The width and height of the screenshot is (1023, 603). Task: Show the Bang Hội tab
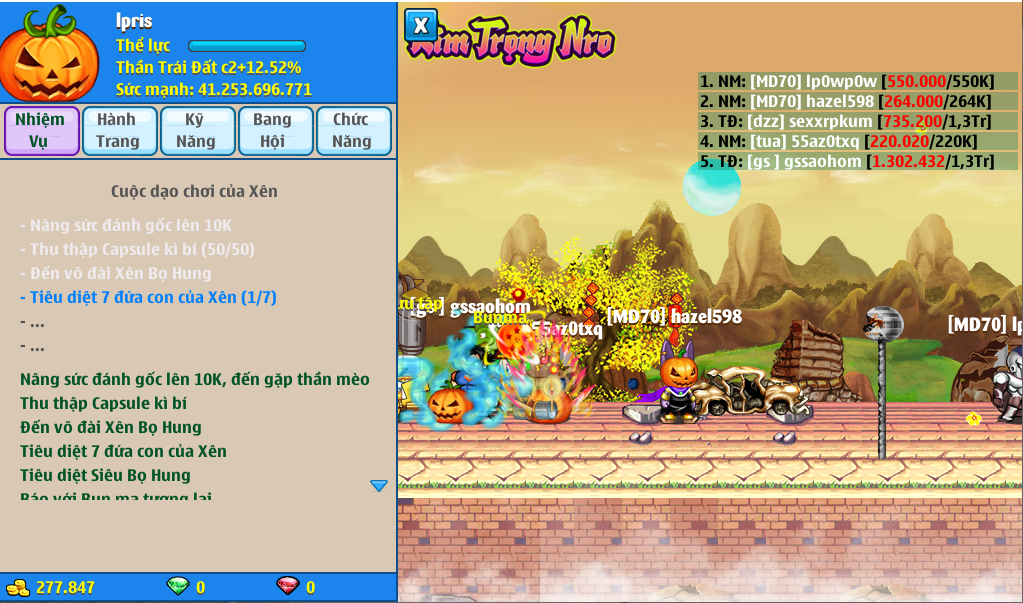click(273, 131)
